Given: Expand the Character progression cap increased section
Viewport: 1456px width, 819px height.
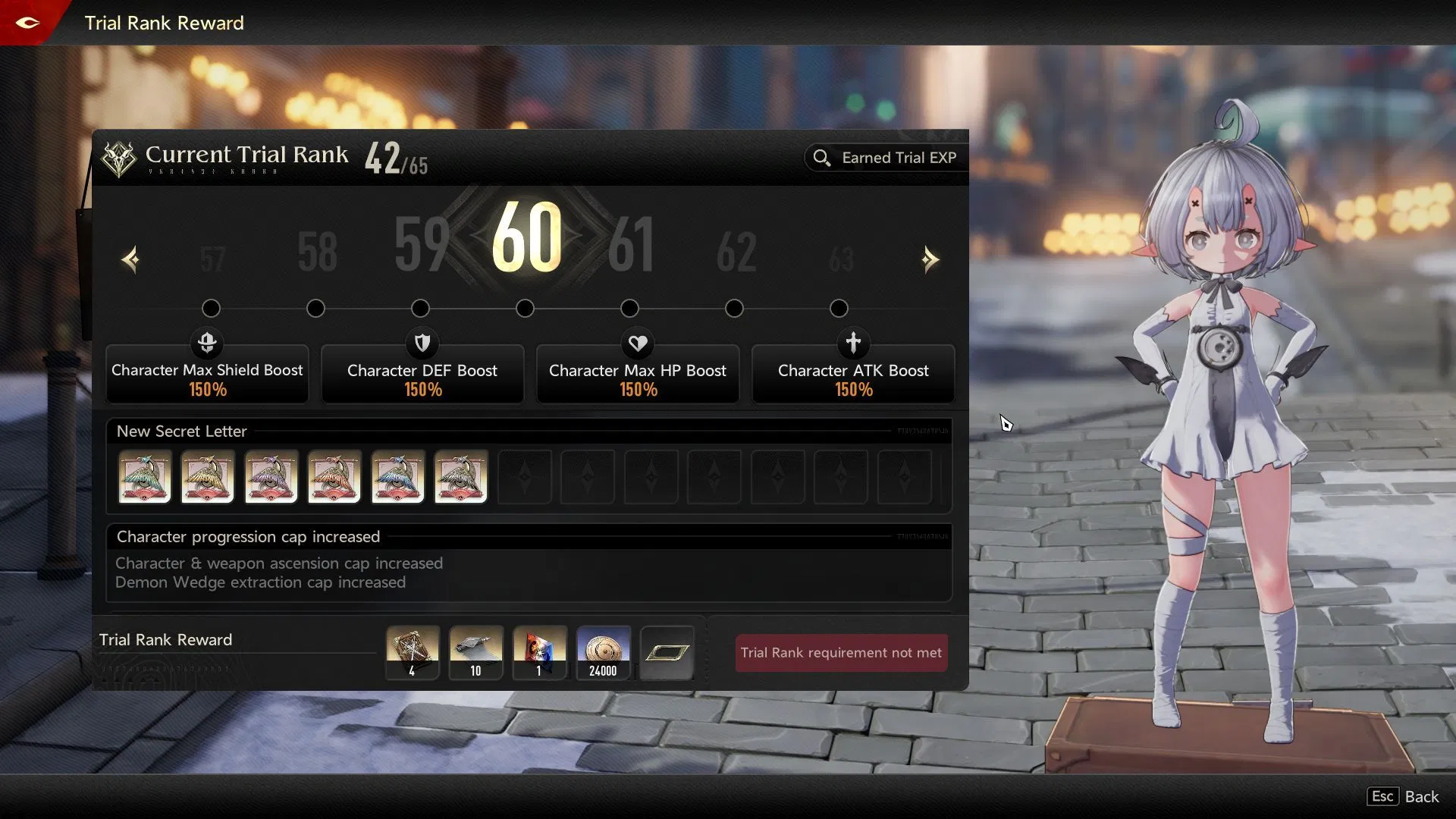Looking at the screenshot, I should click(248, 536).
